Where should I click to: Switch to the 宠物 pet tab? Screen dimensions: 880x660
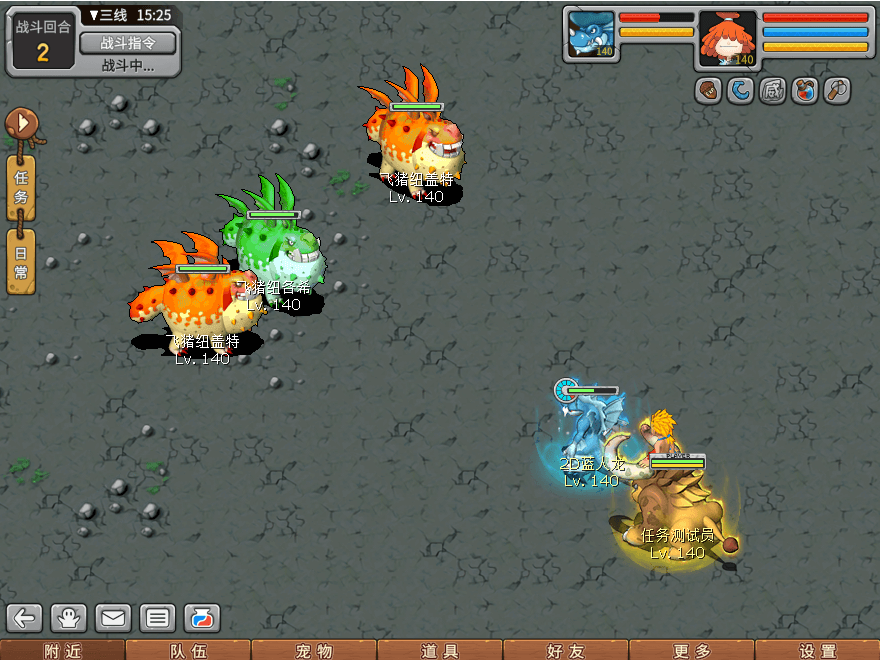(x=314, y=651)
